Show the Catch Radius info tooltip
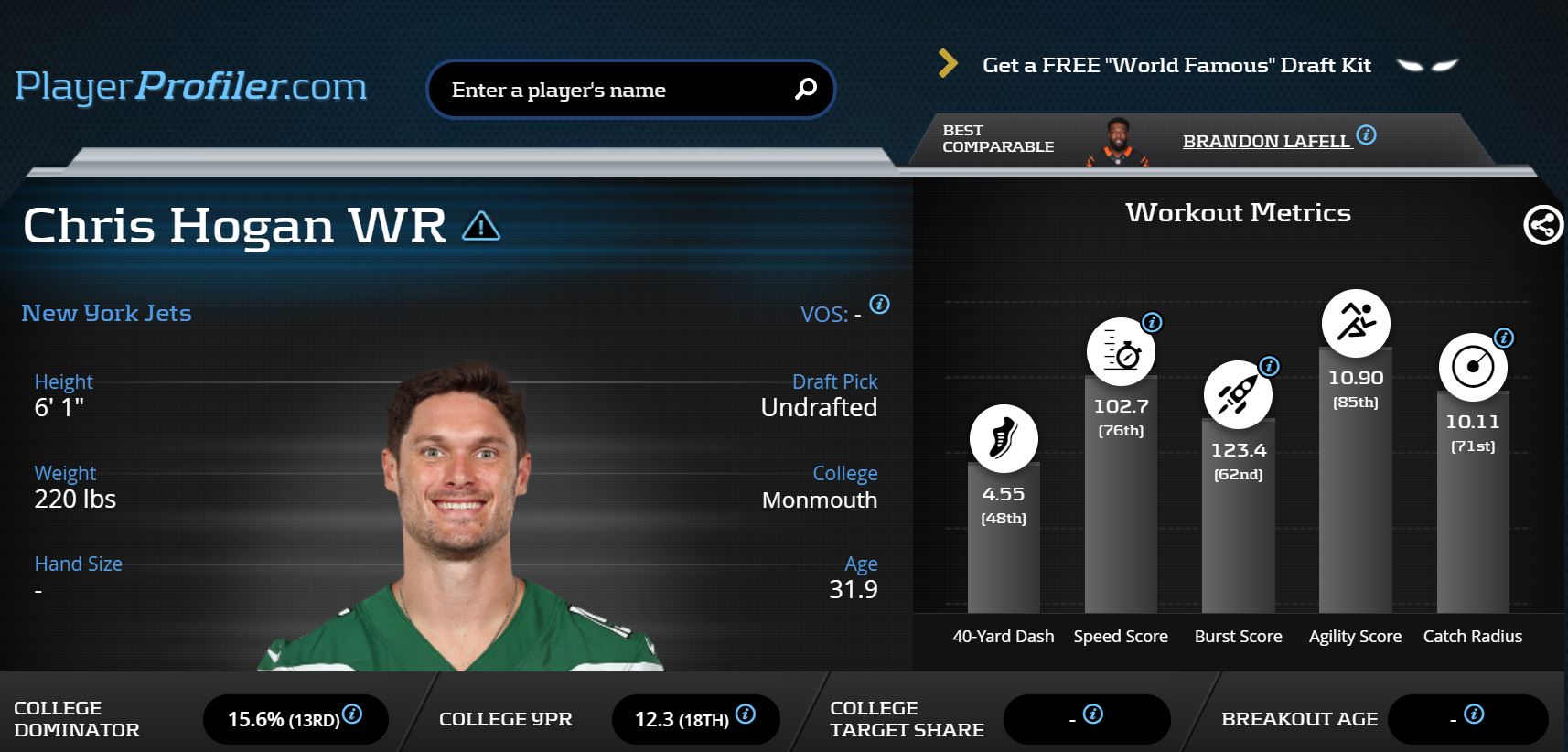1568x752 pixels. [1503, 338]
